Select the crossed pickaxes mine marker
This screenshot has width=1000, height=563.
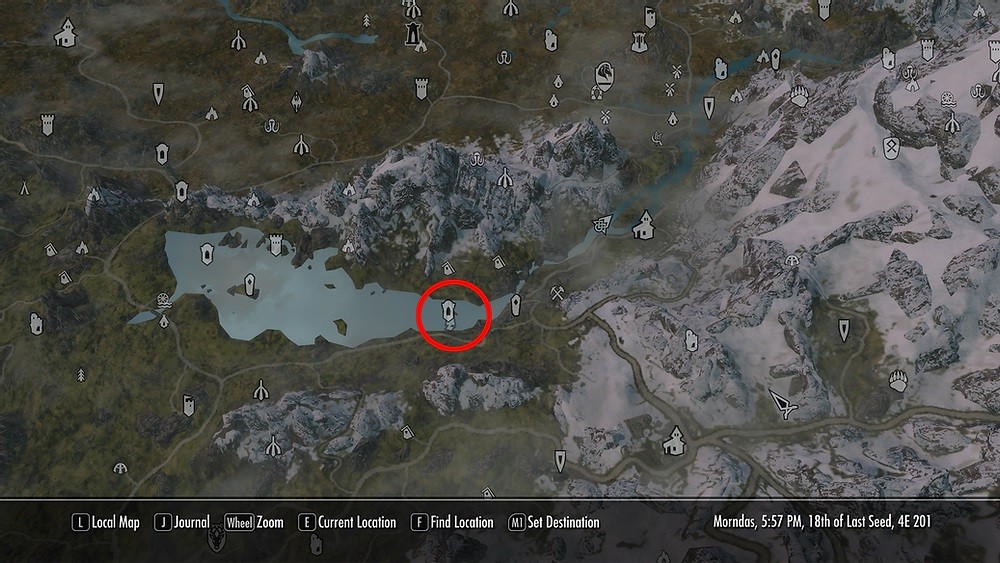pos(558,294)
